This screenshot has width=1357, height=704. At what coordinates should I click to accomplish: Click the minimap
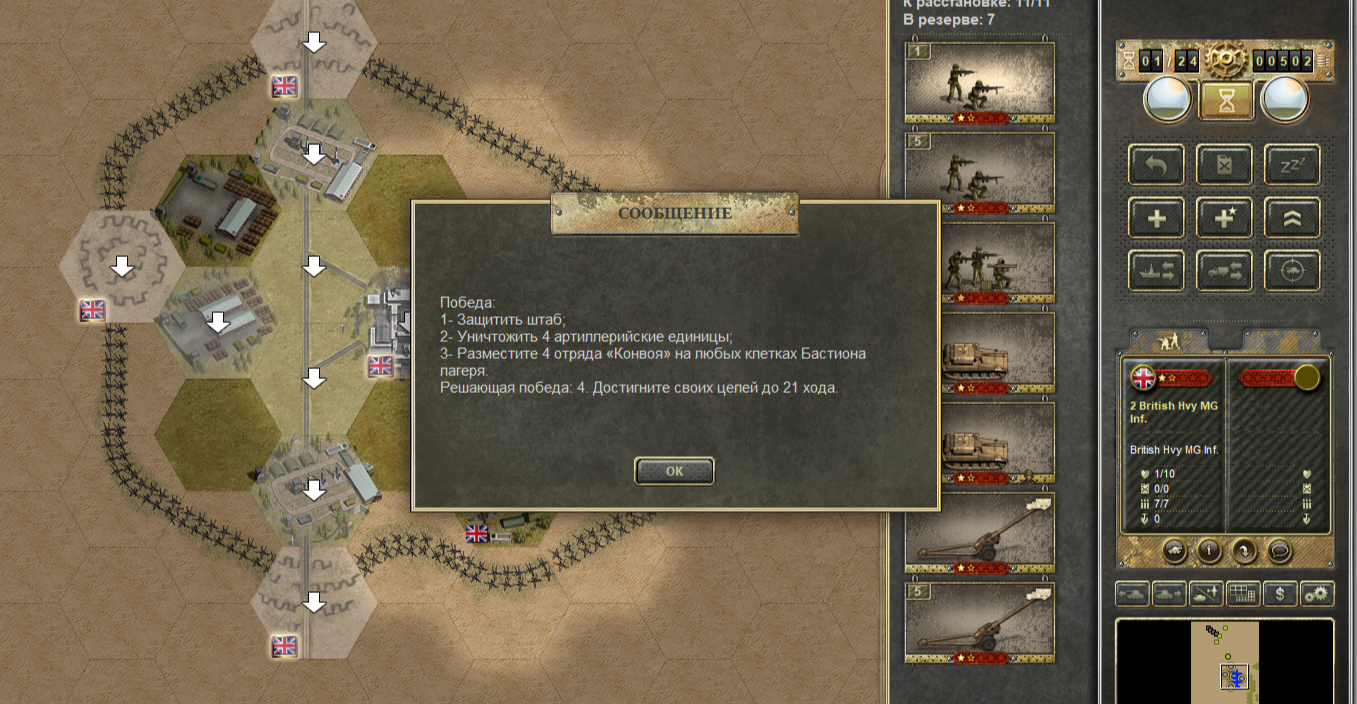pyautogui.click(x=1224, y=662)
